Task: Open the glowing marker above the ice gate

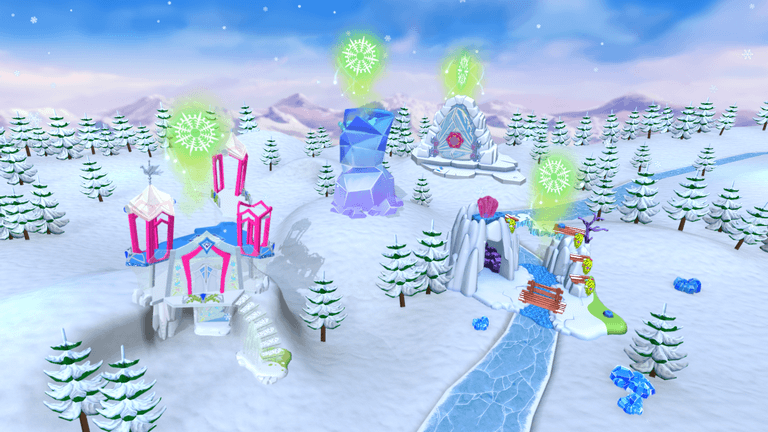Action: 463,70
